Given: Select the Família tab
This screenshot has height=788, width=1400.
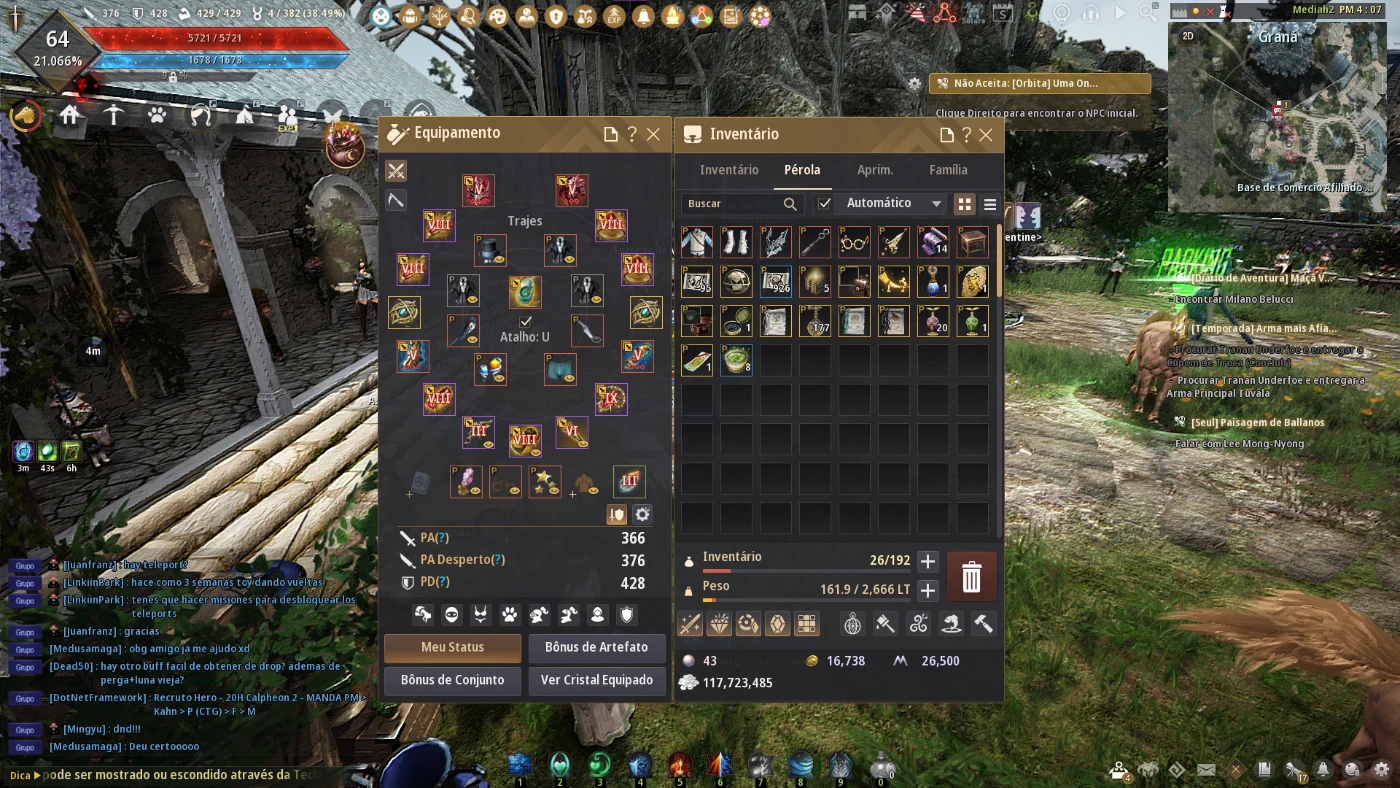Looking at the screenshot, I should (948, 170).
